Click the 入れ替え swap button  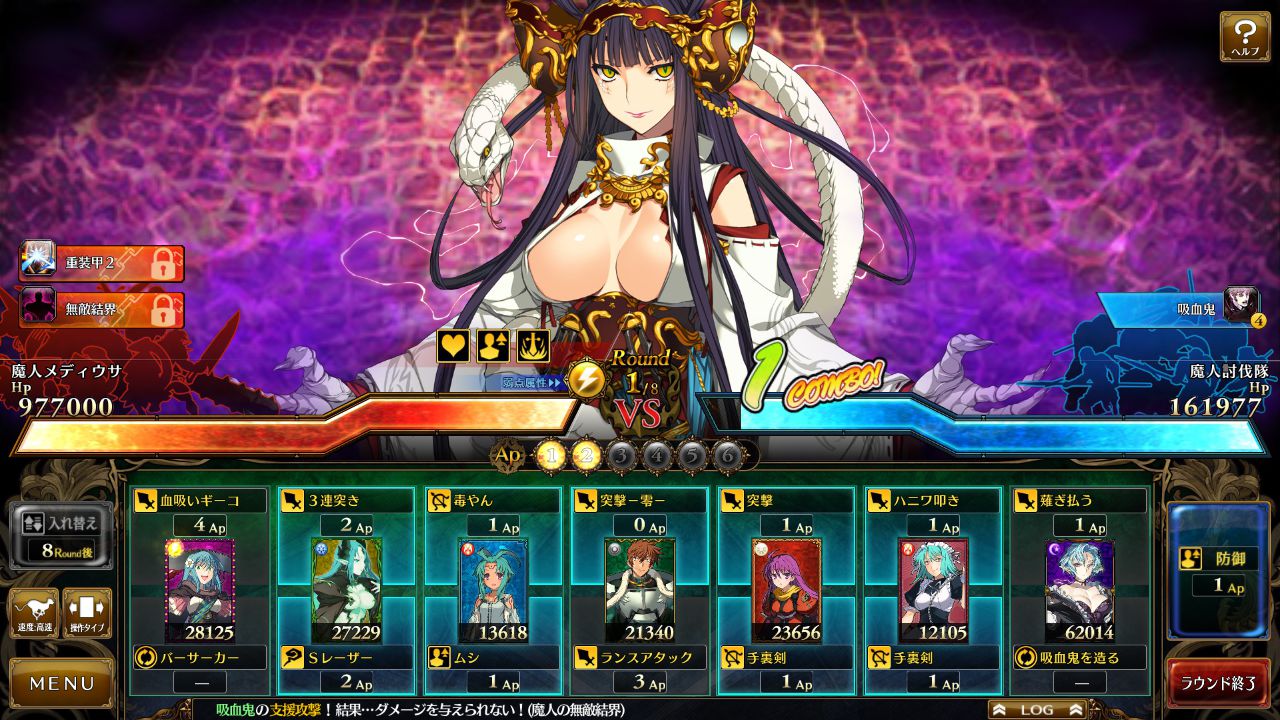click(62, 535)
